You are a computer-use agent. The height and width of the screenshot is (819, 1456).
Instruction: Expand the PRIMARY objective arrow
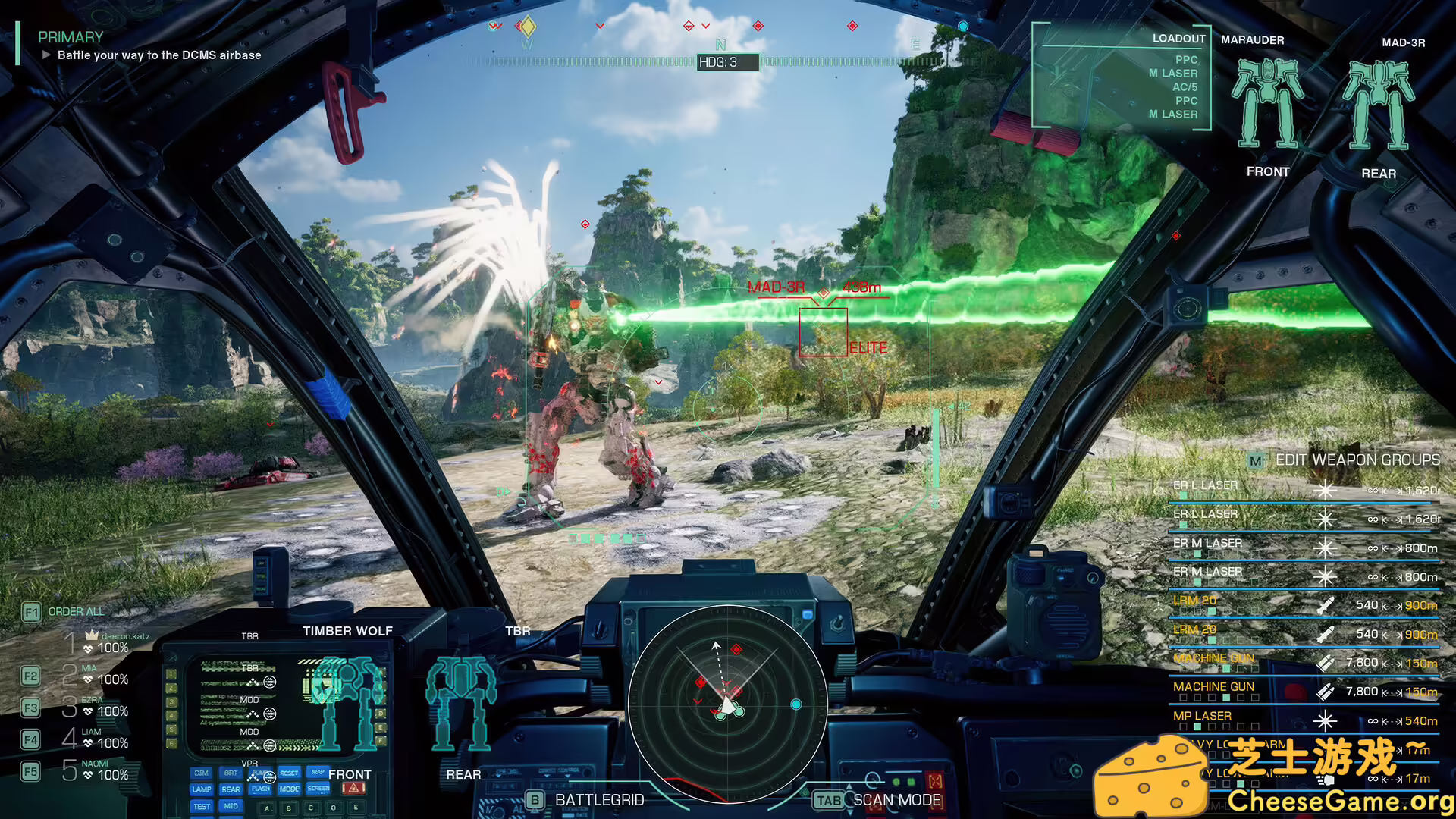point(47,55)
